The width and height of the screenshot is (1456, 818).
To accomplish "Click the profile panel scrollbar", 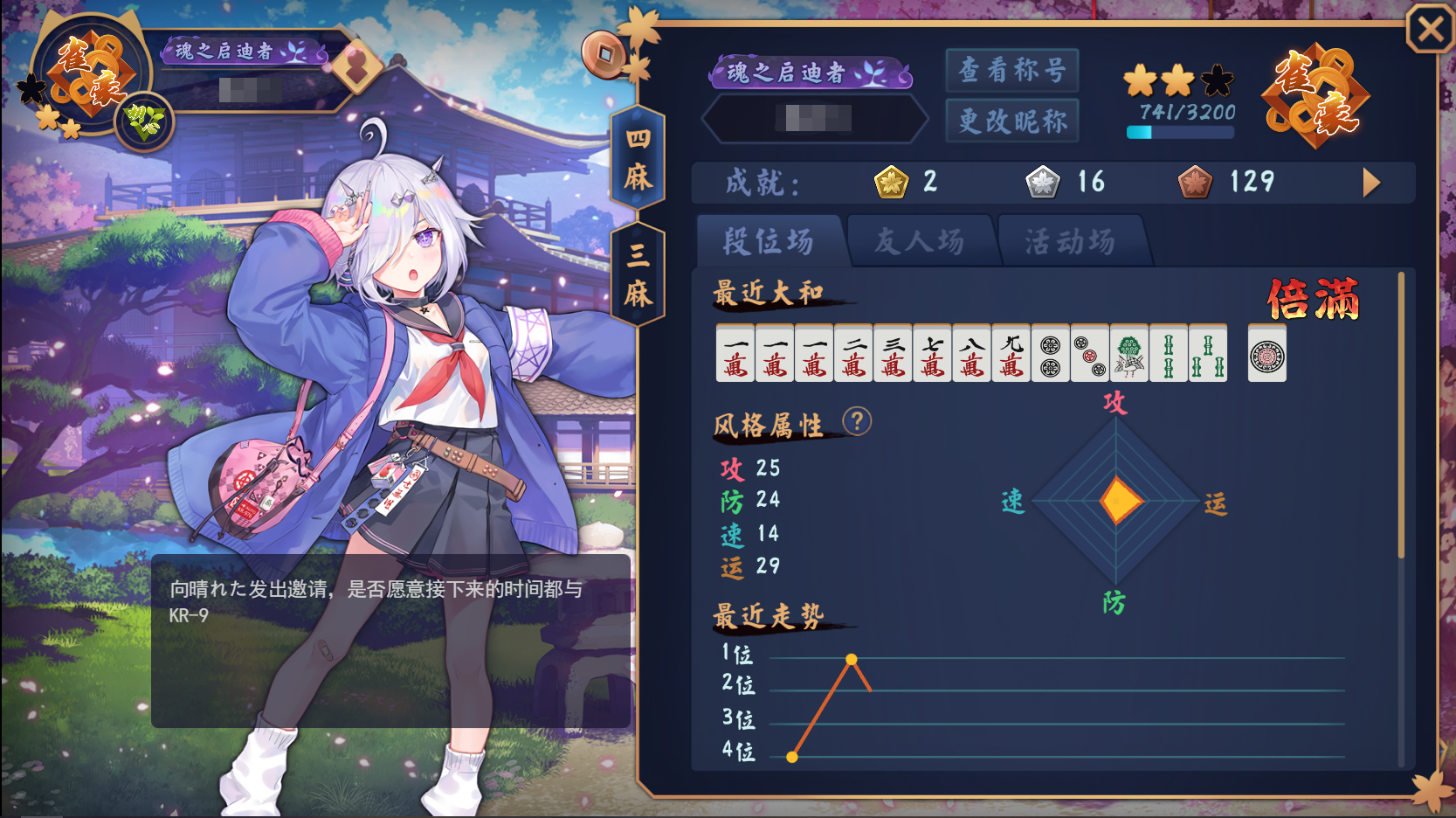I will 1401,415.
